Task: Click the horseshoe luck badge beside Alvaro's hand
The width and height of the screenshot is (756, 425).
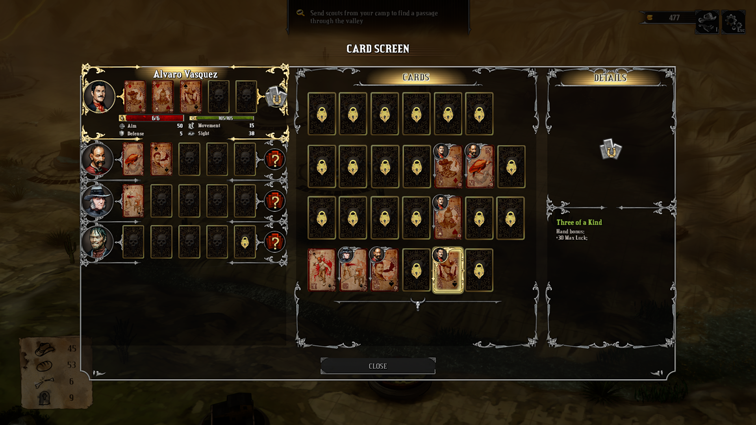Action: 274,97
